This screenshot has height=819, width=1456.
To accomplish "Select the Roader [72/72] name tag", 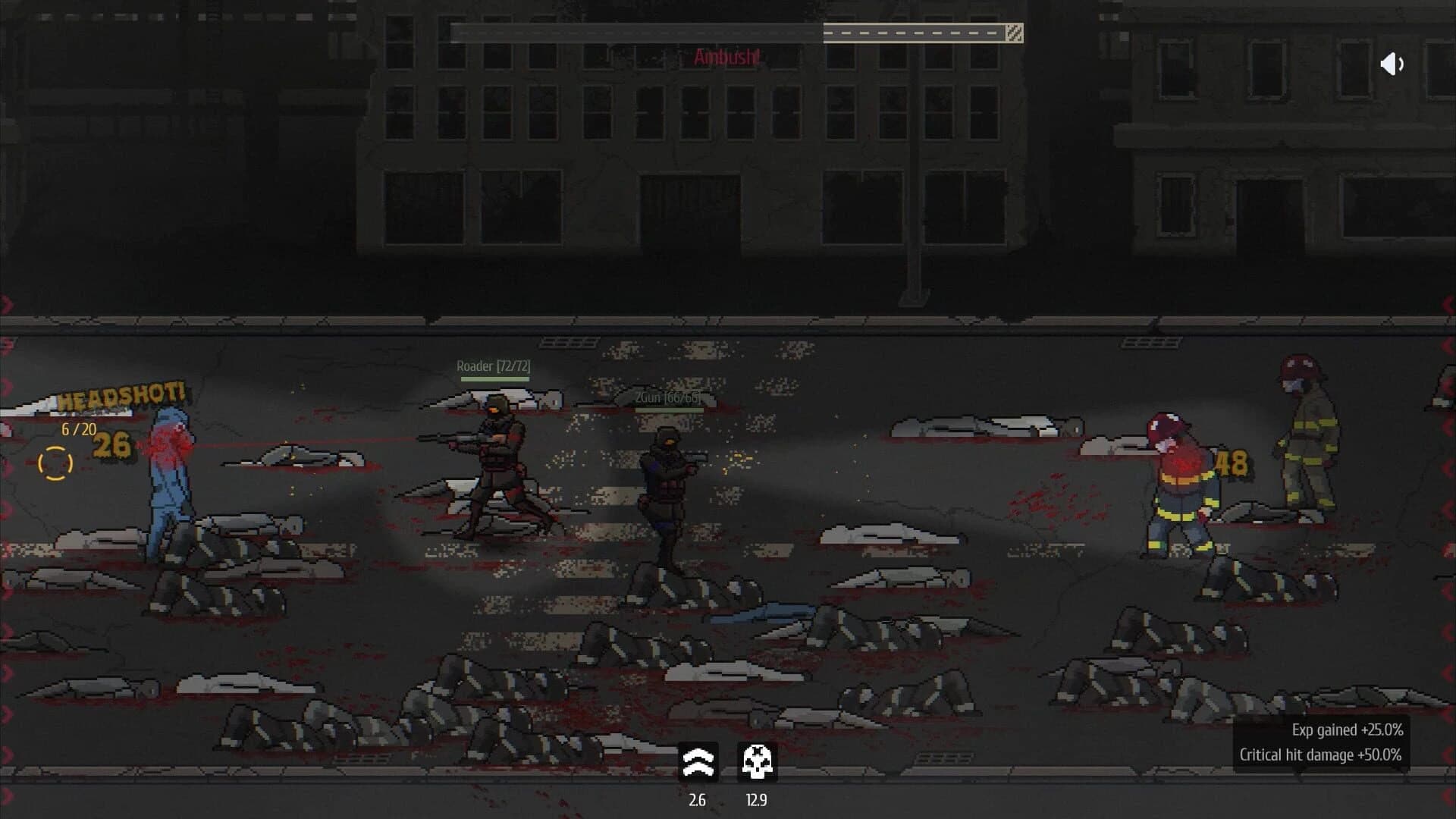I will pos(491,366).
